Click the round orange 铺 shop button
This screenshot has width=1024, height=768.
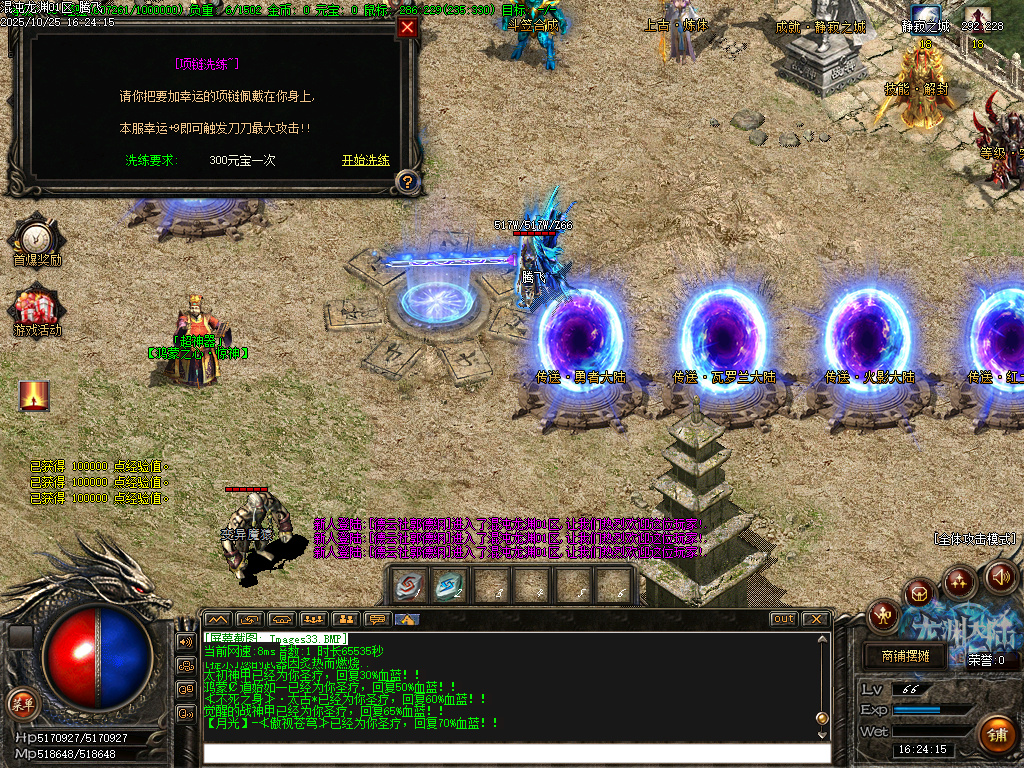point(996,734)
